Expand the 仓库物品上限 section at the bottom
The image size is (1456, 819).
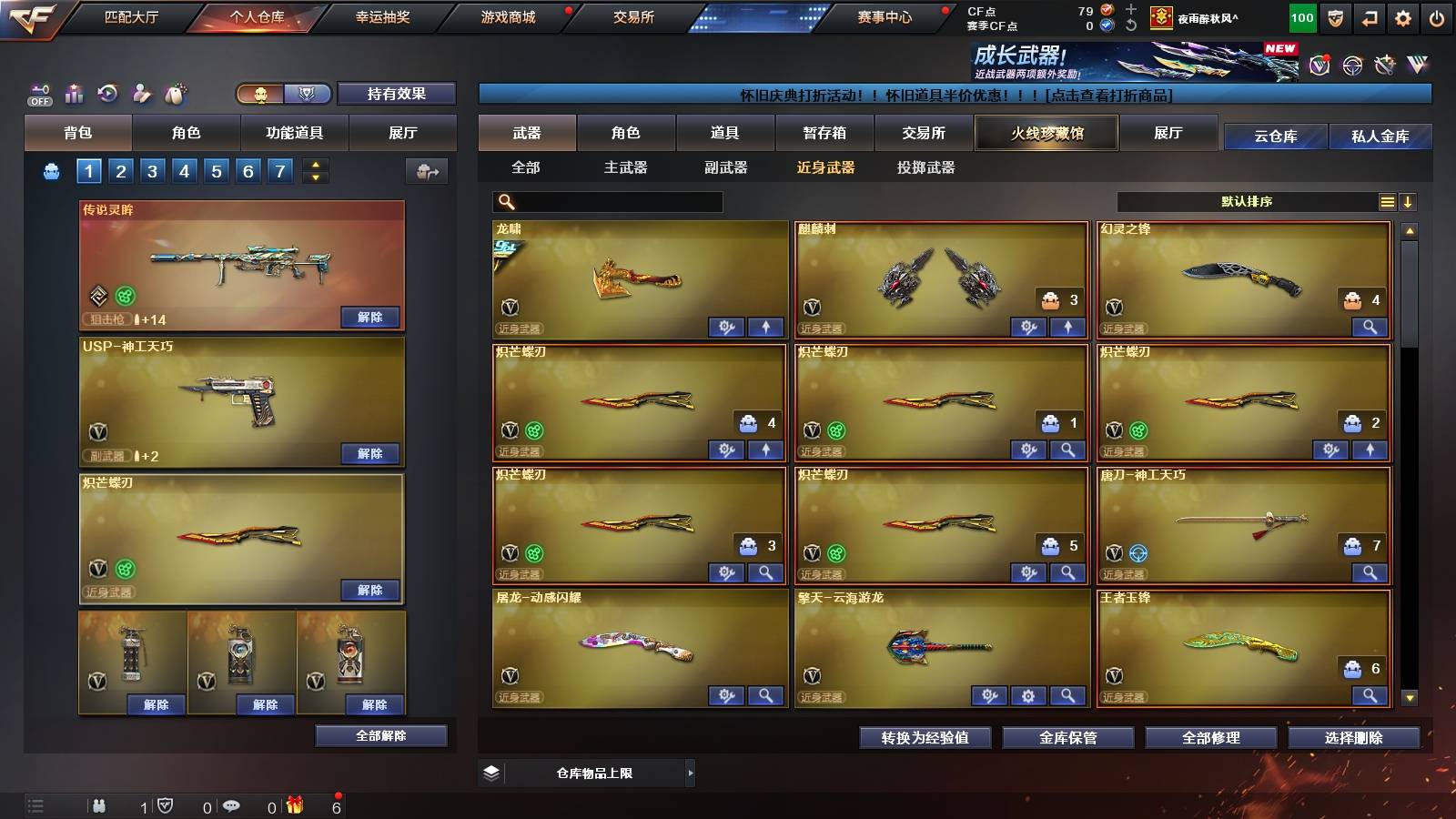tap(691, 772)
